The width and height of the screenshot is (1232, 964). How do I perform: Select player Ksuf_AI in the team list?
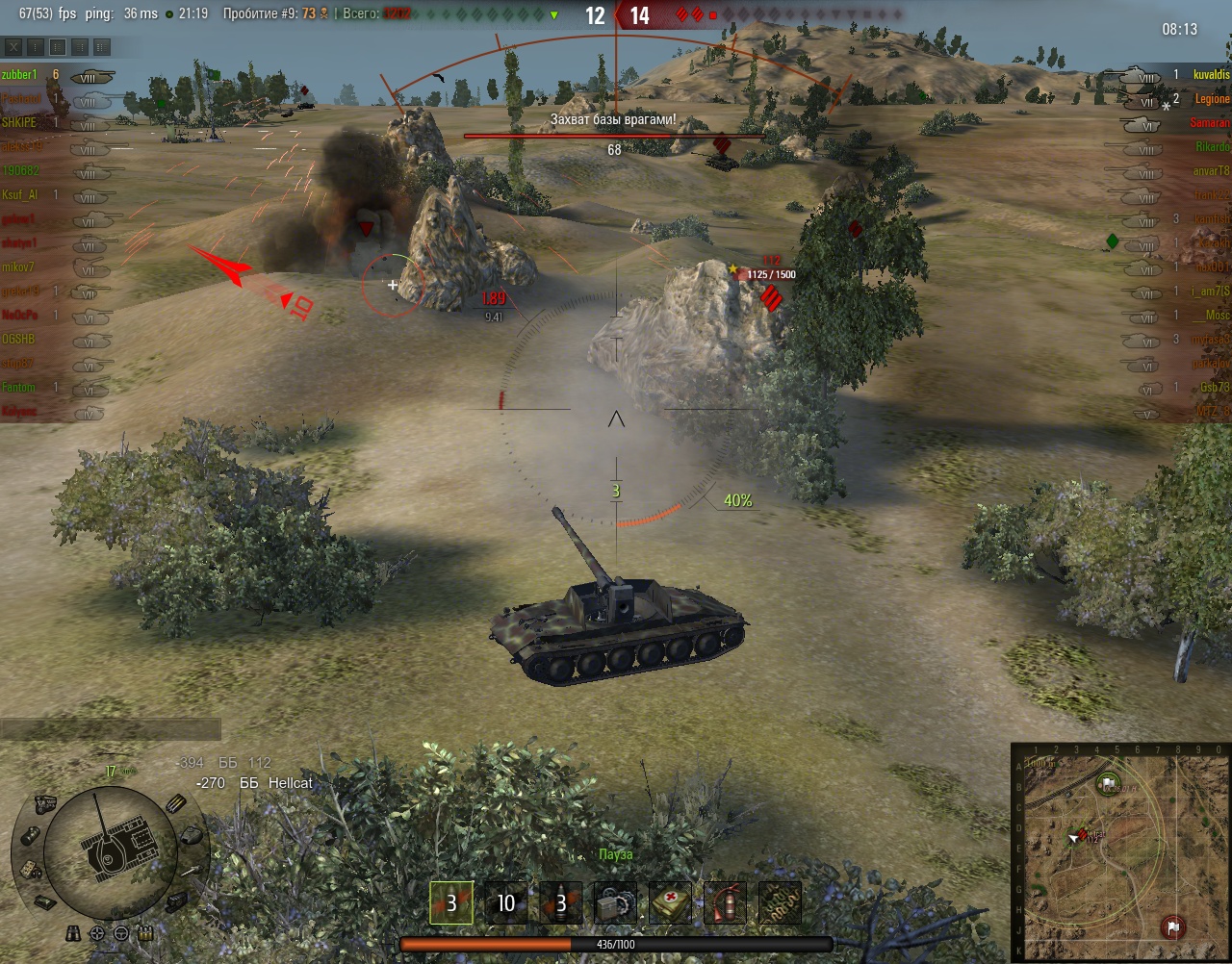tap(19, 195)
